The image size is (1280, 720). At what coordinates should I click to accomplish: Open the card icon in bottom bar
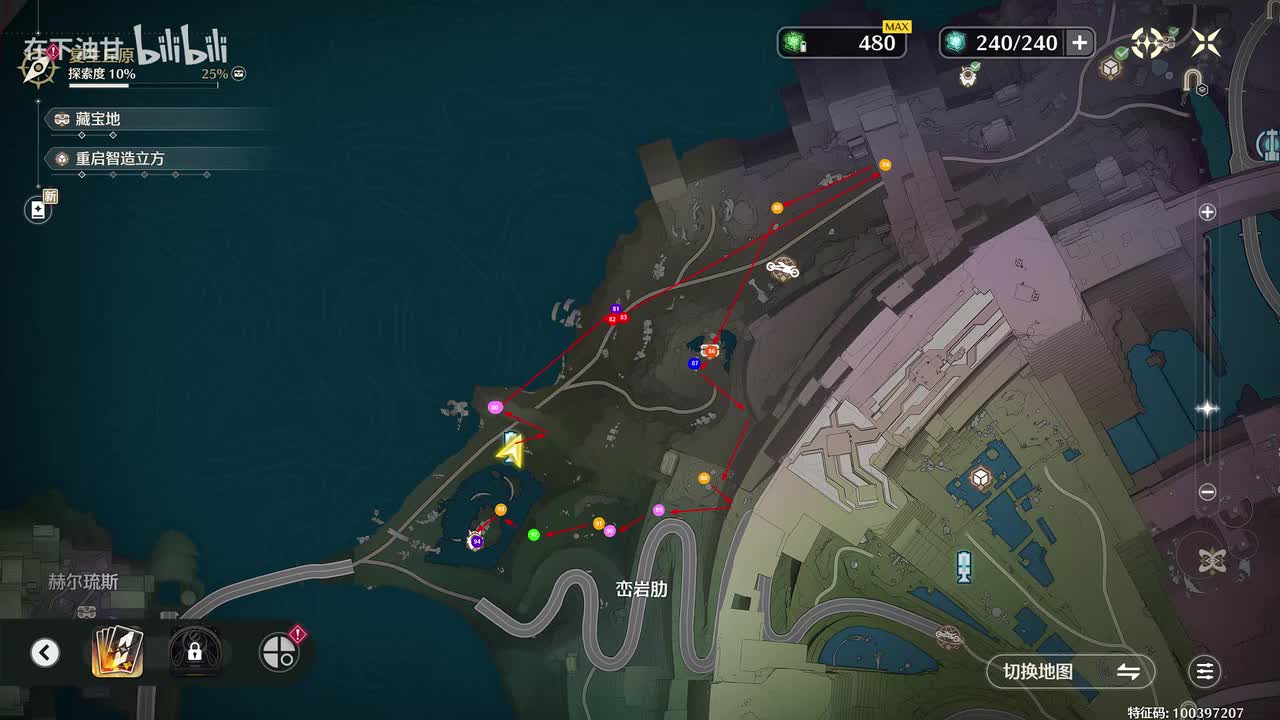click(118, 652)
